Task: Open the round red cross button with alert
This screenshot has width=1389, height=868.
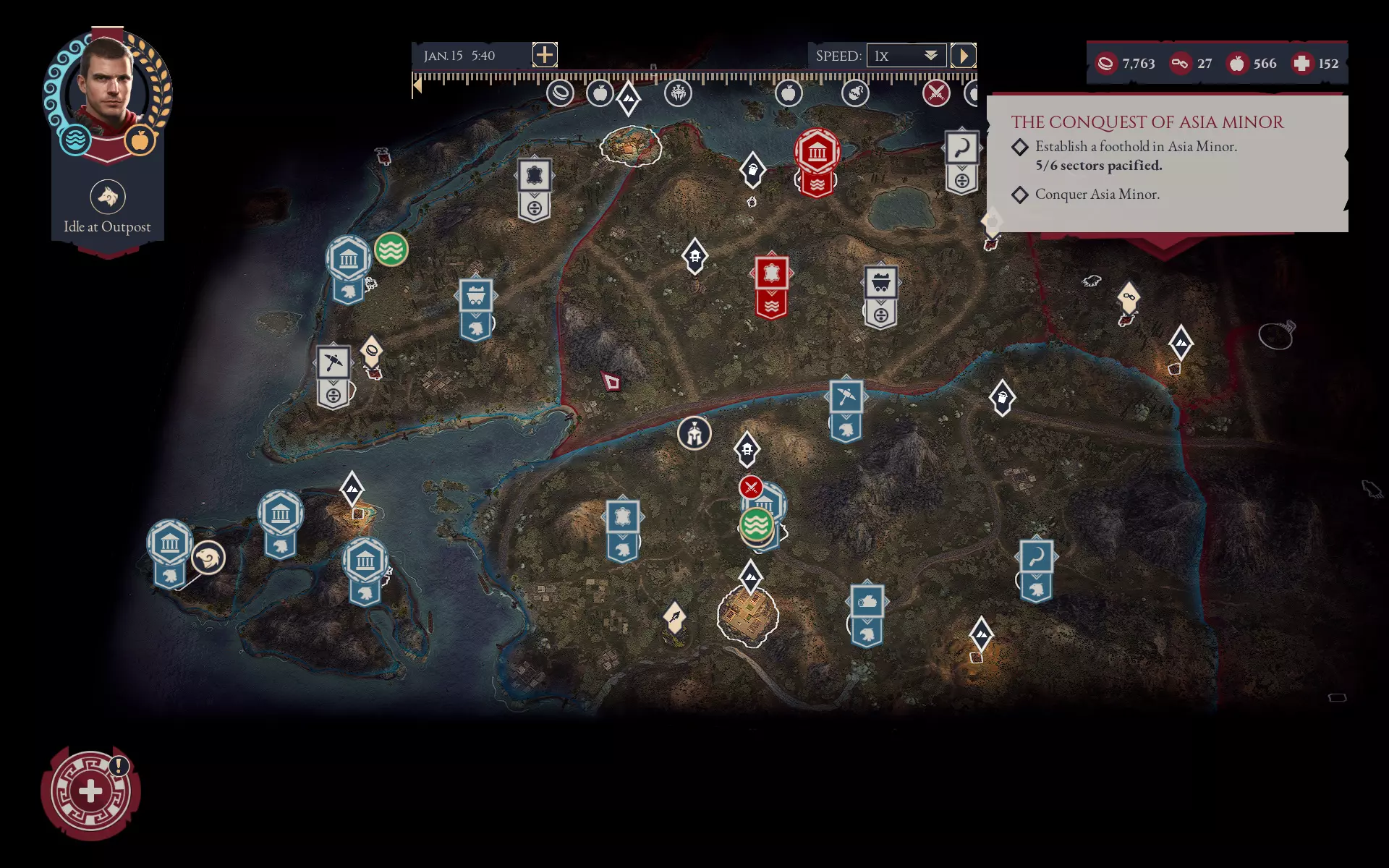Action: tap(90, 792)
